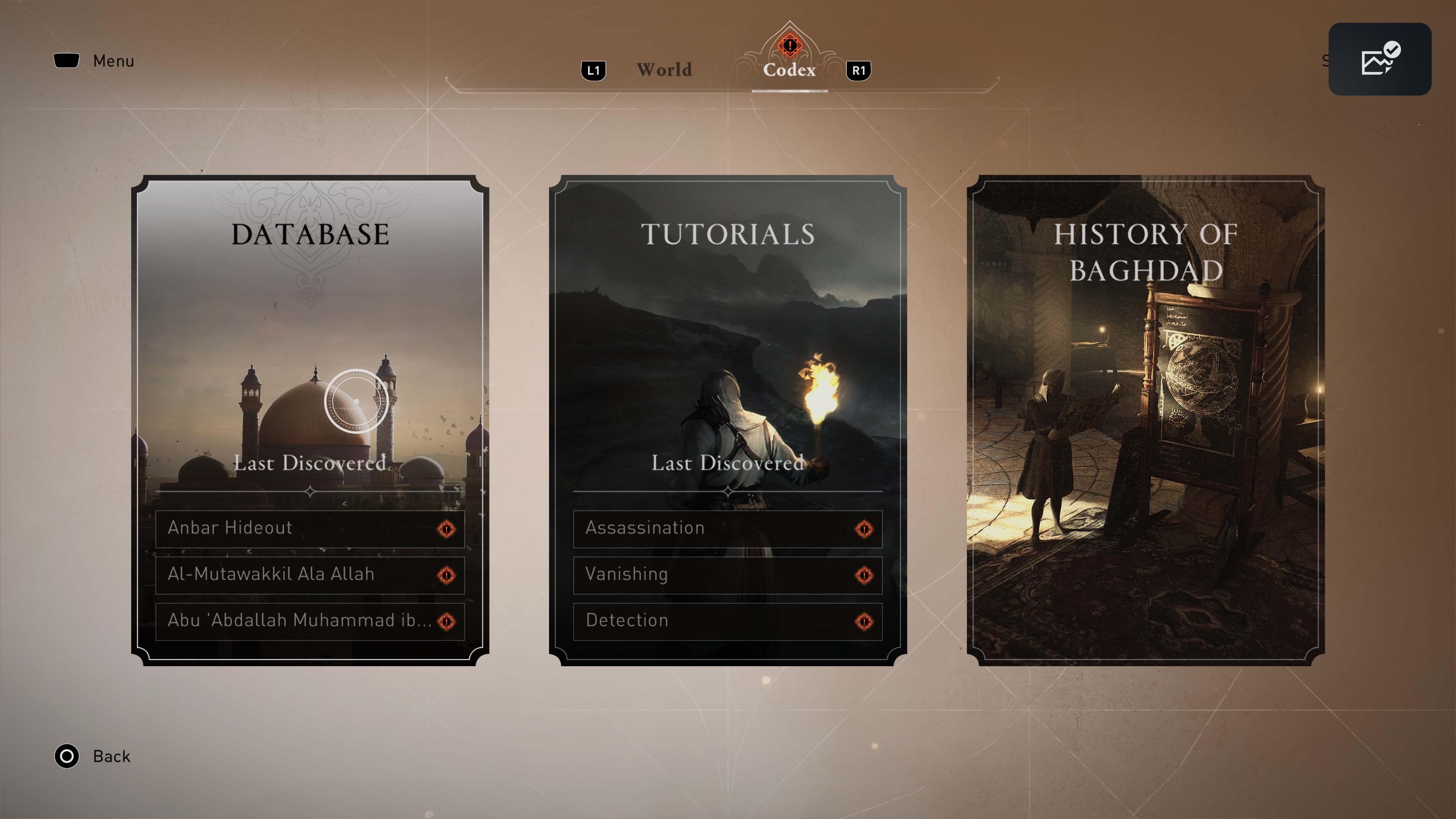View the Anbar Hideout database entry
Image resolution: width=1456 pixels, height=819 pixels.
(310, 529)
